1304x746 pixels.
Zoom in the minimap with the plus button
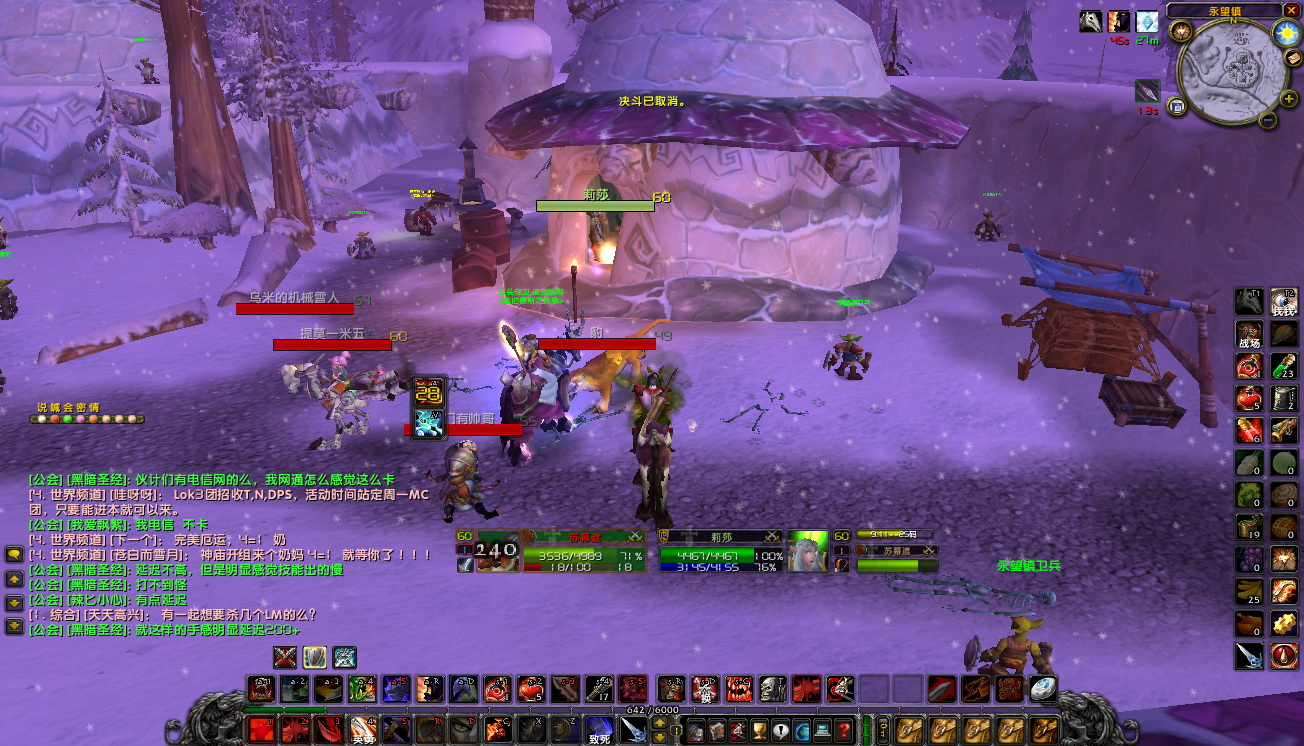pos(1288,99)
